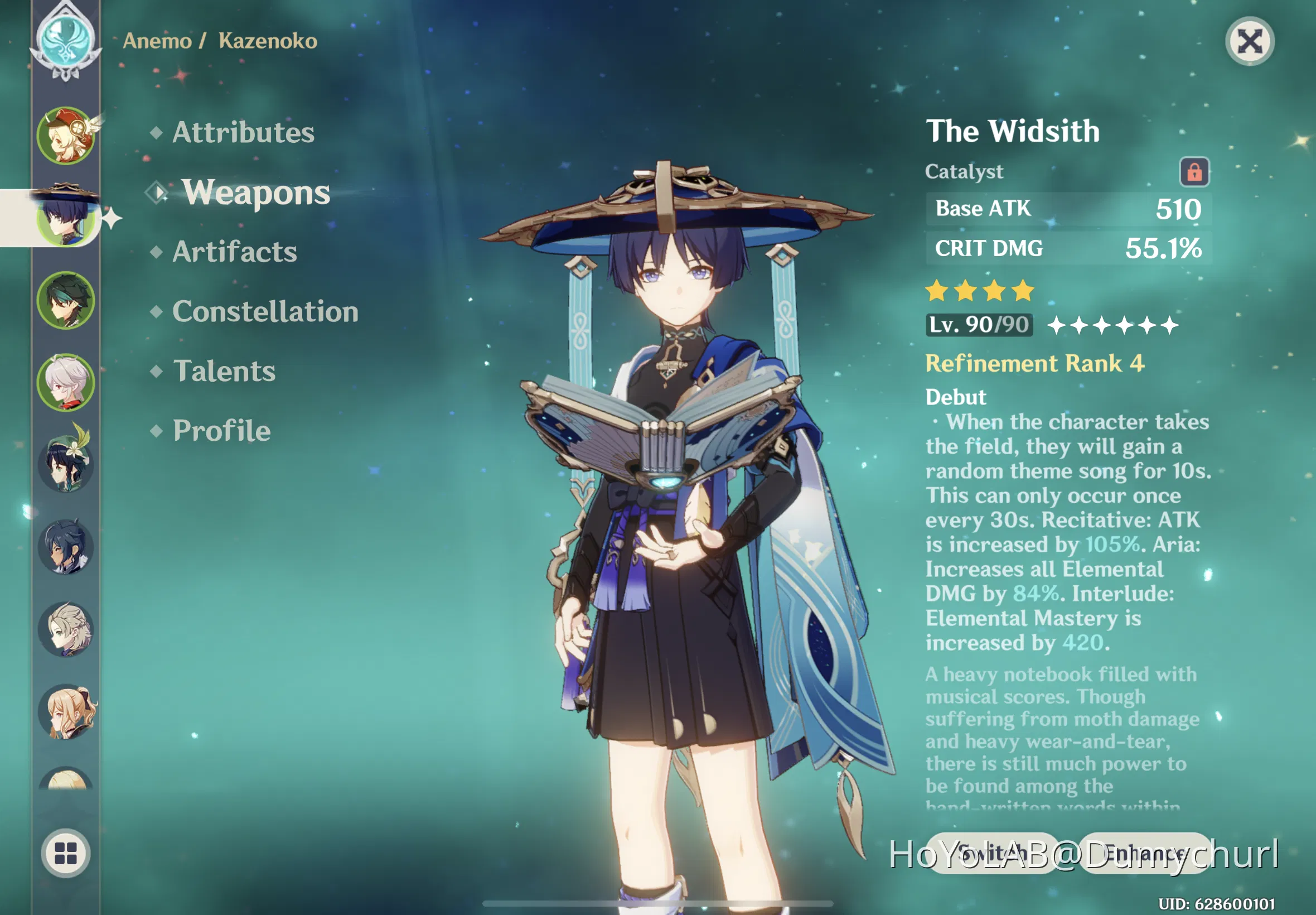The image size is (1316, 915).
Task: Expand the Attributes section
Action: coord(243,132)
